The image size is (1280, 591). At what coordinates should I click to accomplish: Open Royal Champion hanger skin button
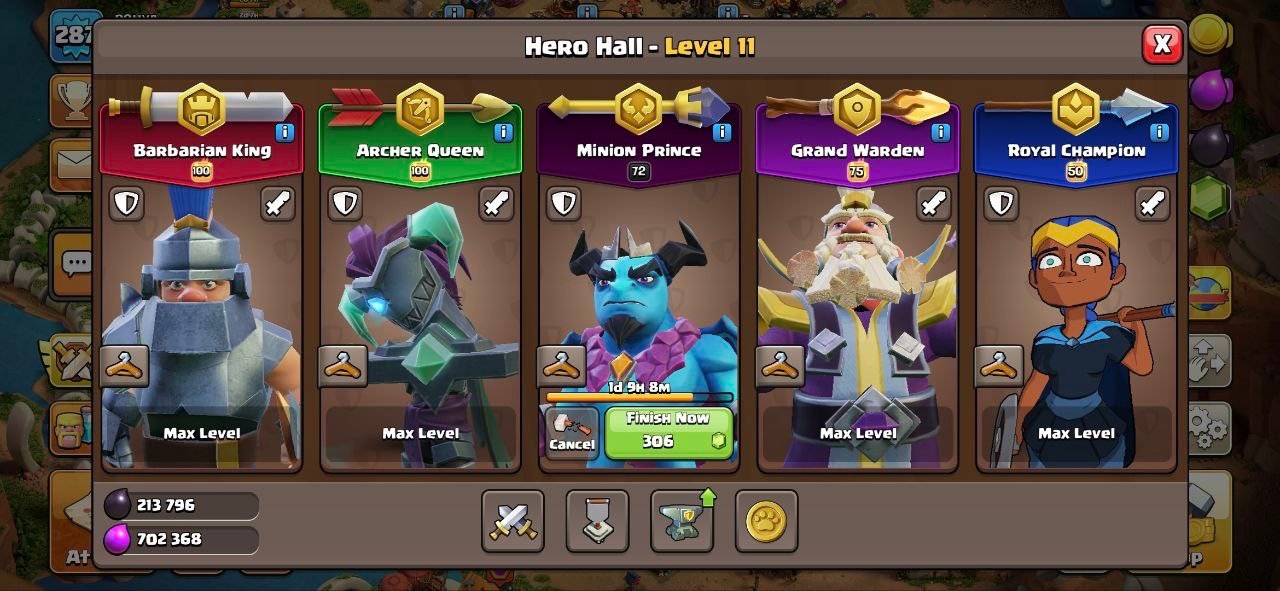(x=999, y=367)
